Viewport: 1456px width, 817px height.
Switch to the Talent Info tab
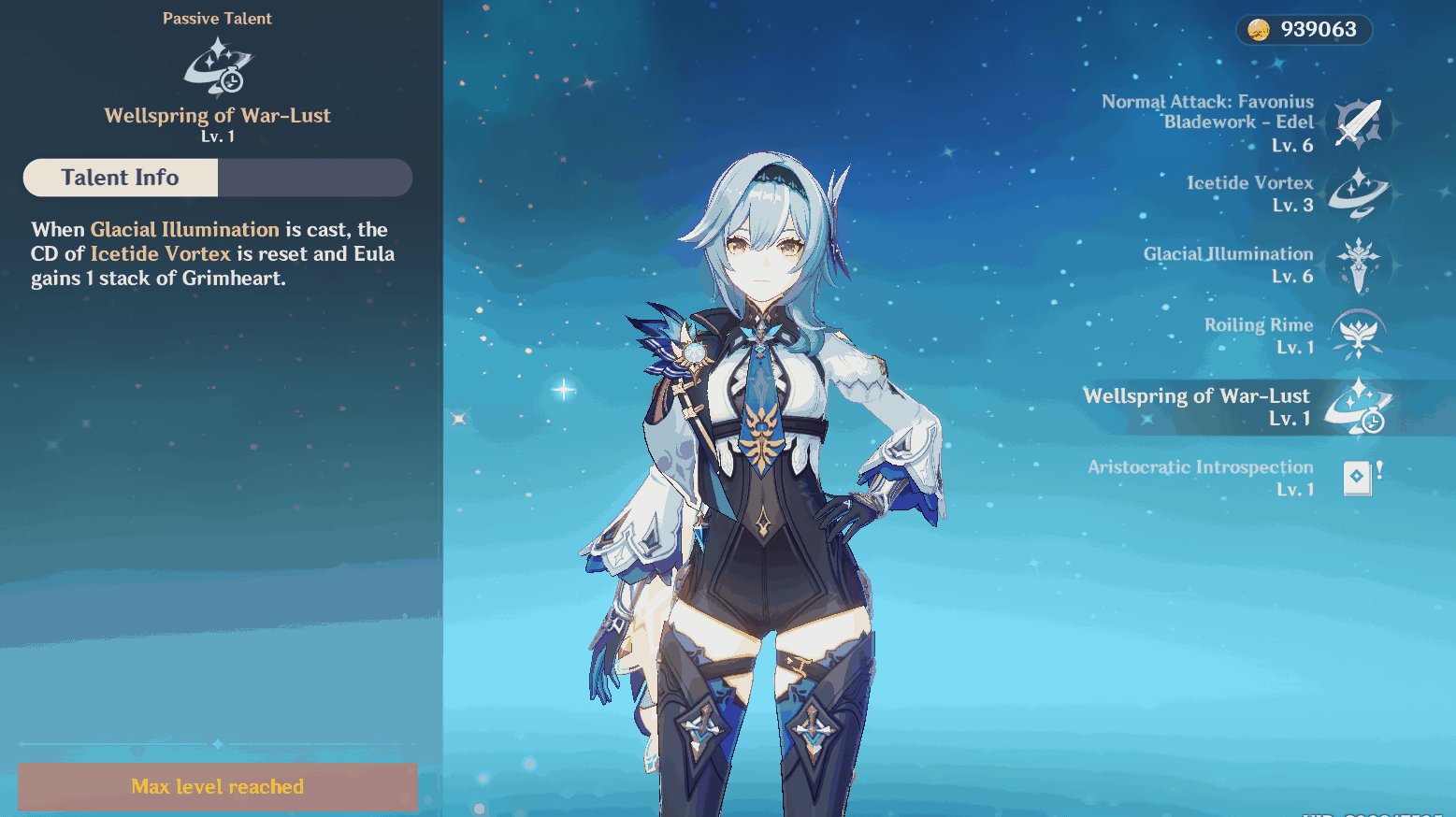click(120, 177)
